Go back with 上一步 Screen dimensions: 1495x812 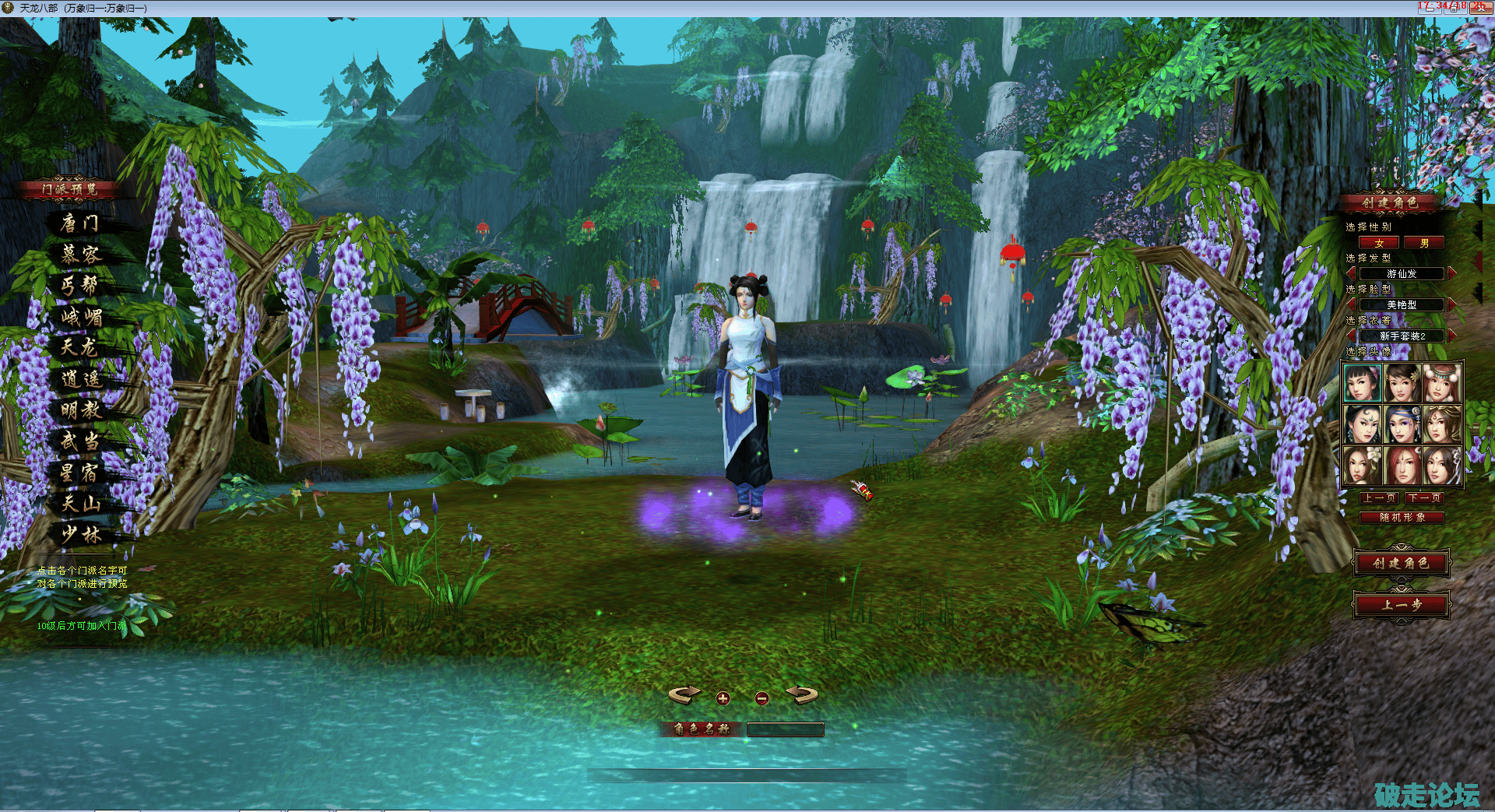1401,604
